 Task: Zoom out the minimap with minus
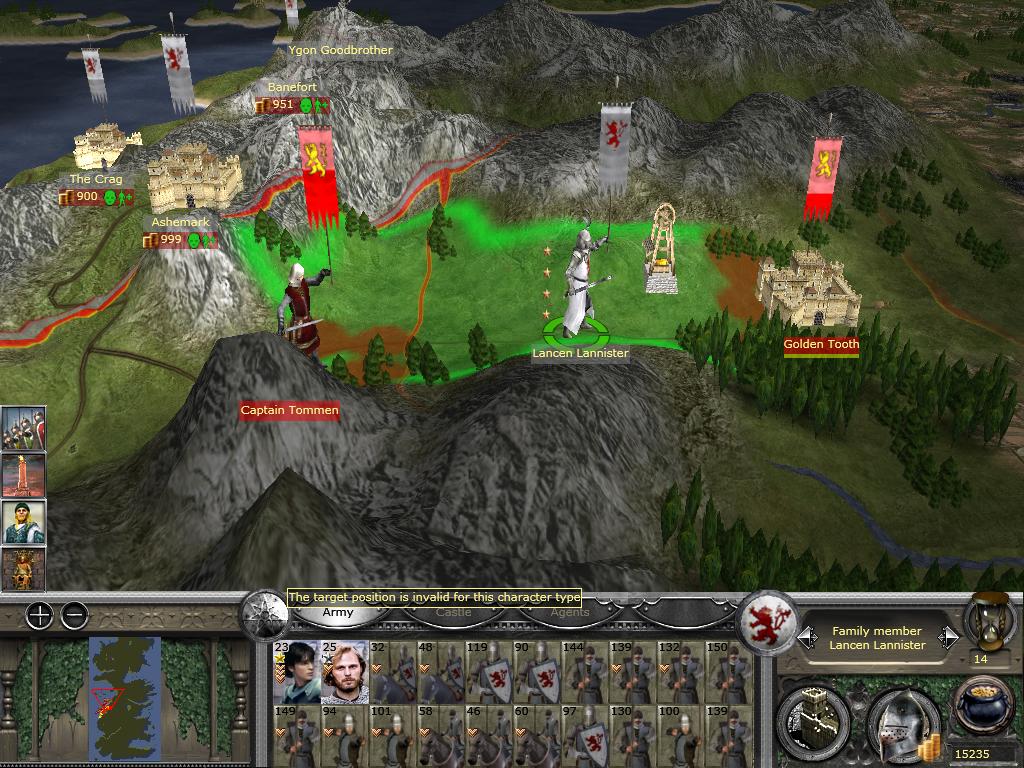[74, 616]
